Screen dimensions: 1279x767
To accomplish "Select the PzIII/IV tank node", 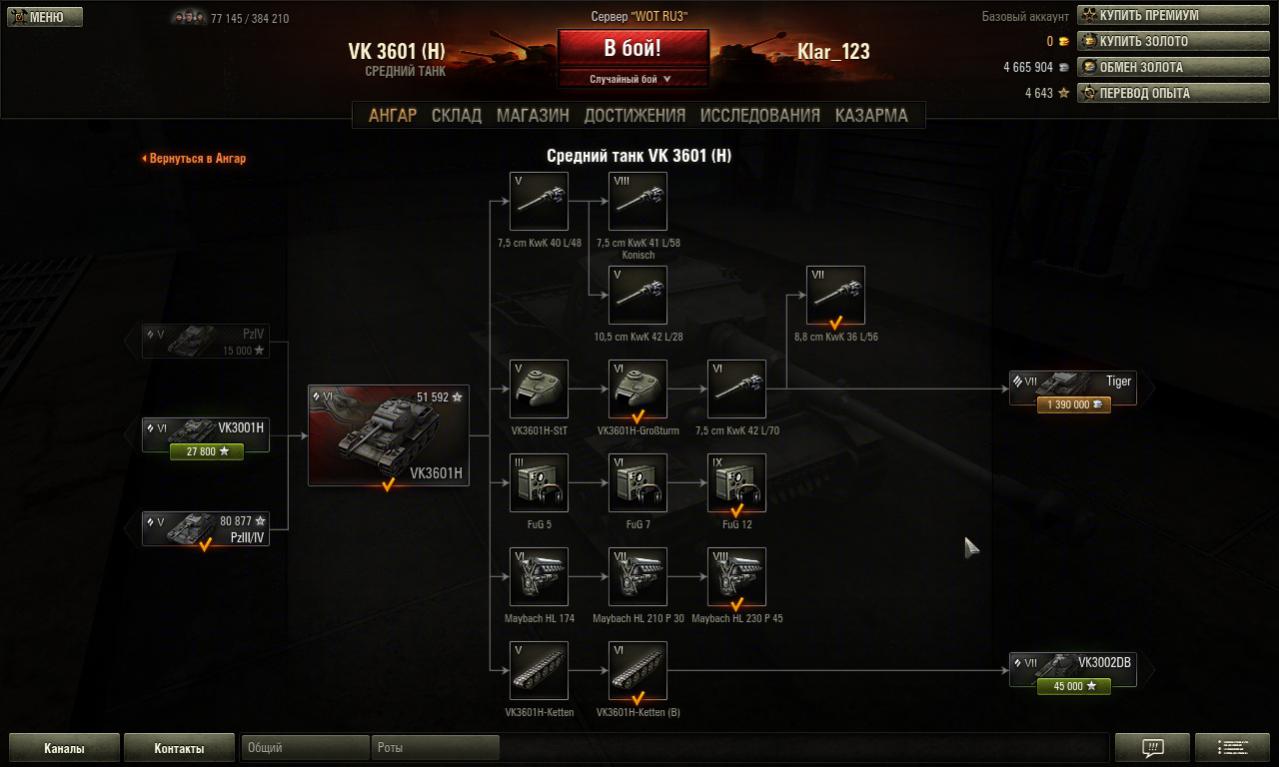I will click(x=205, y=529).
